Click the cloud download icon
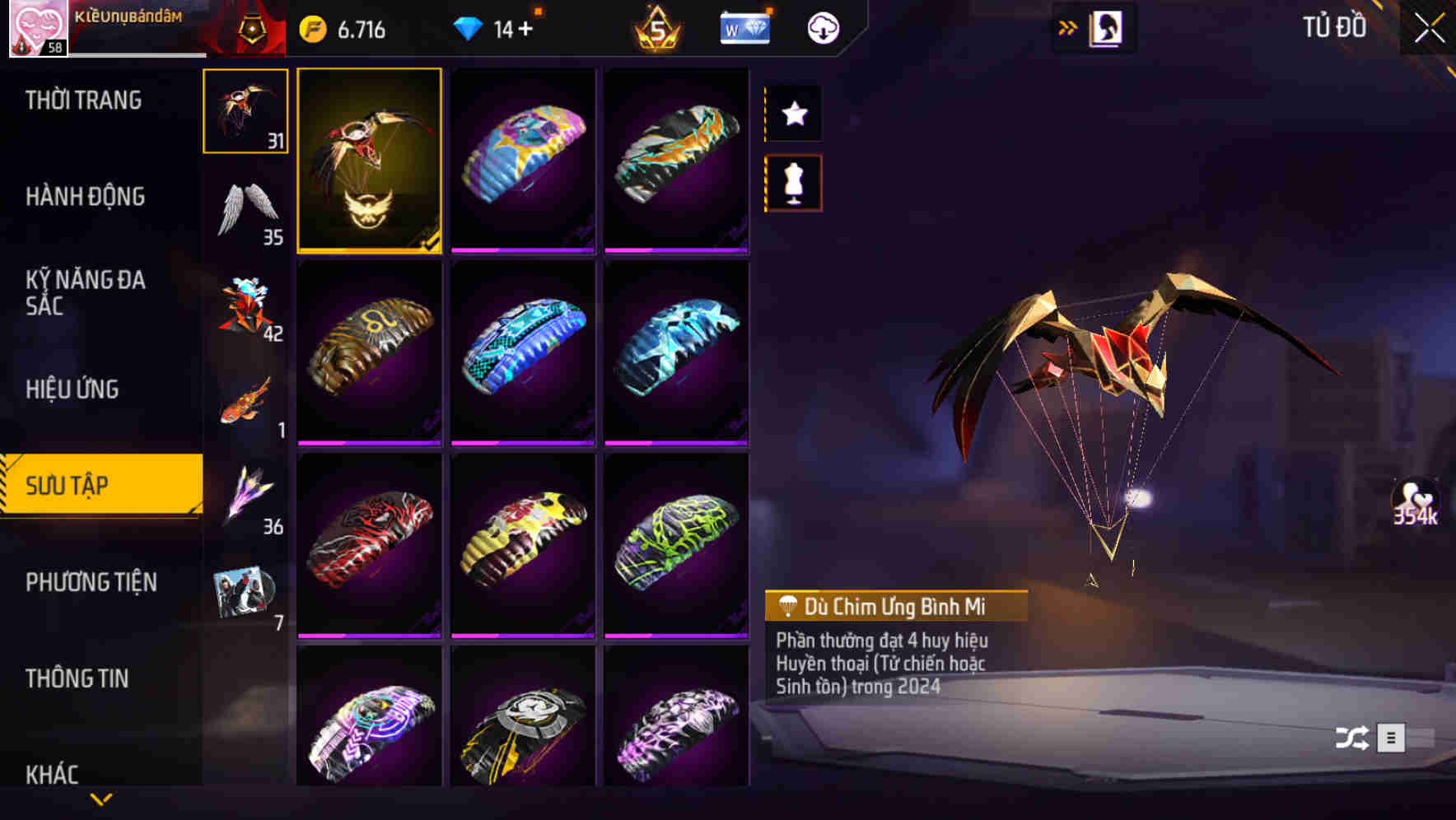 (x=822, y=27)
